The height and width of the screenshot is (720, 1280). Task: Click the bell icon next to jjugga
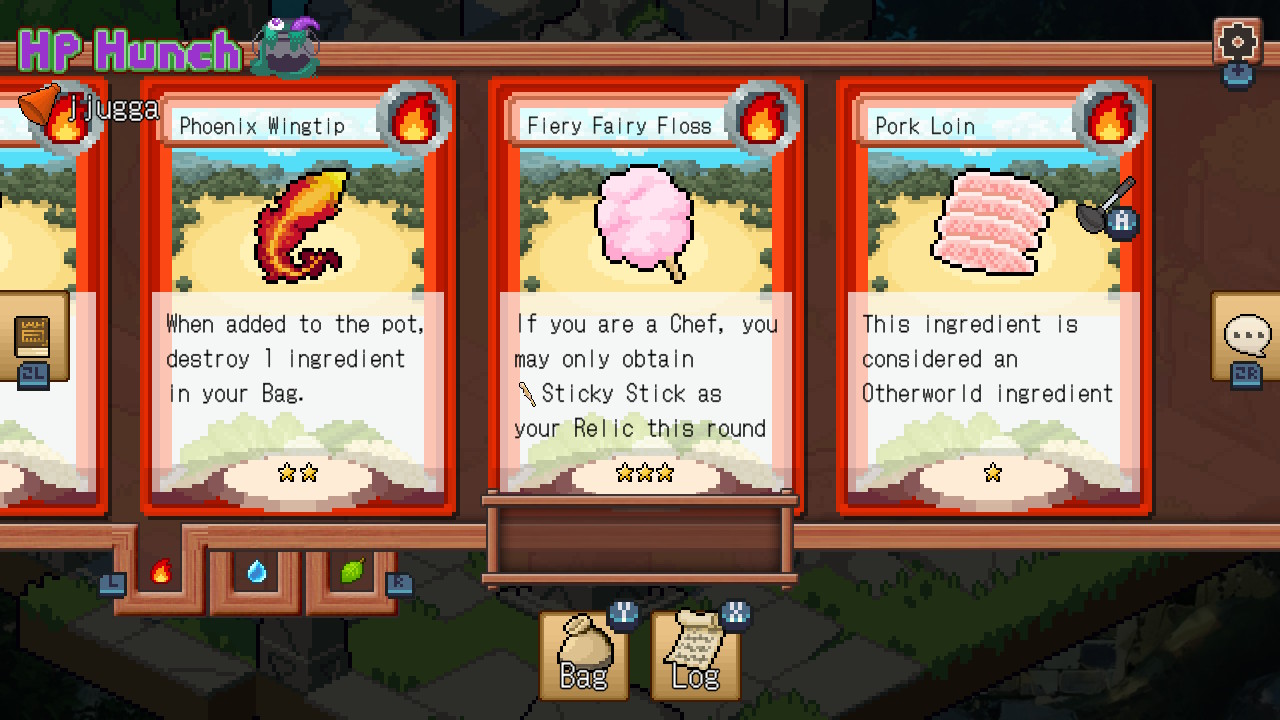(38, 105)
